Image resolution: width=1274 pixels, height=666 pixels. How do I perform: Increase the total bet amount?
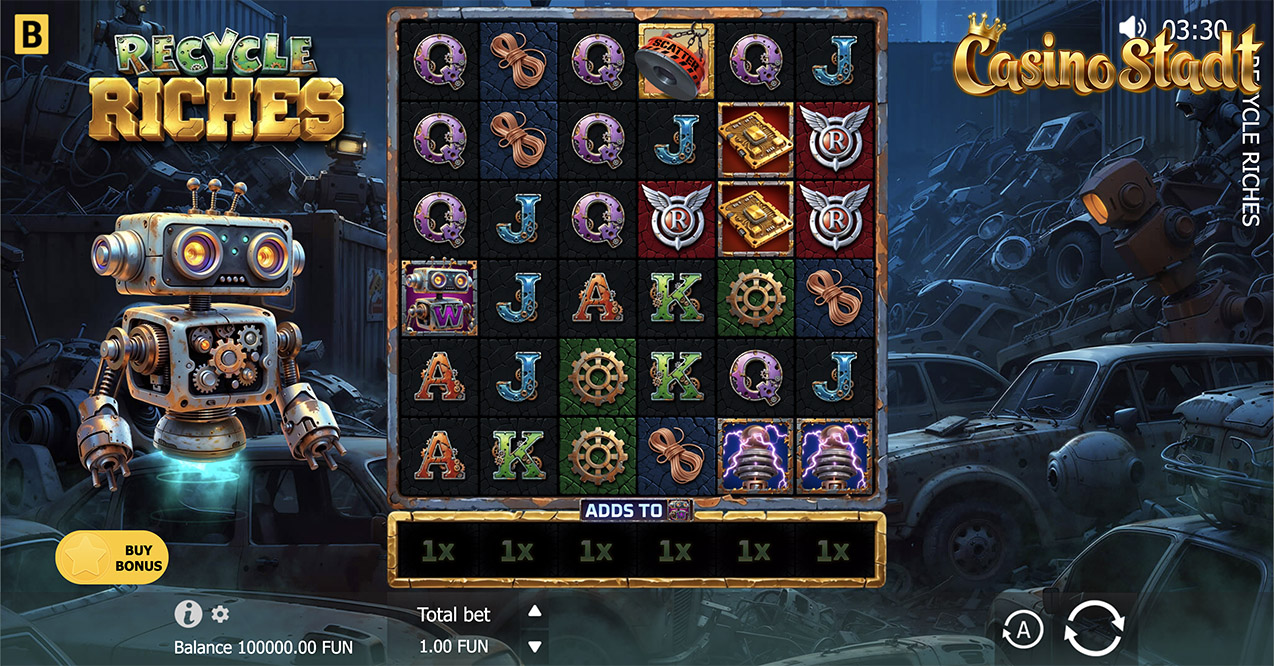(534, 612)
